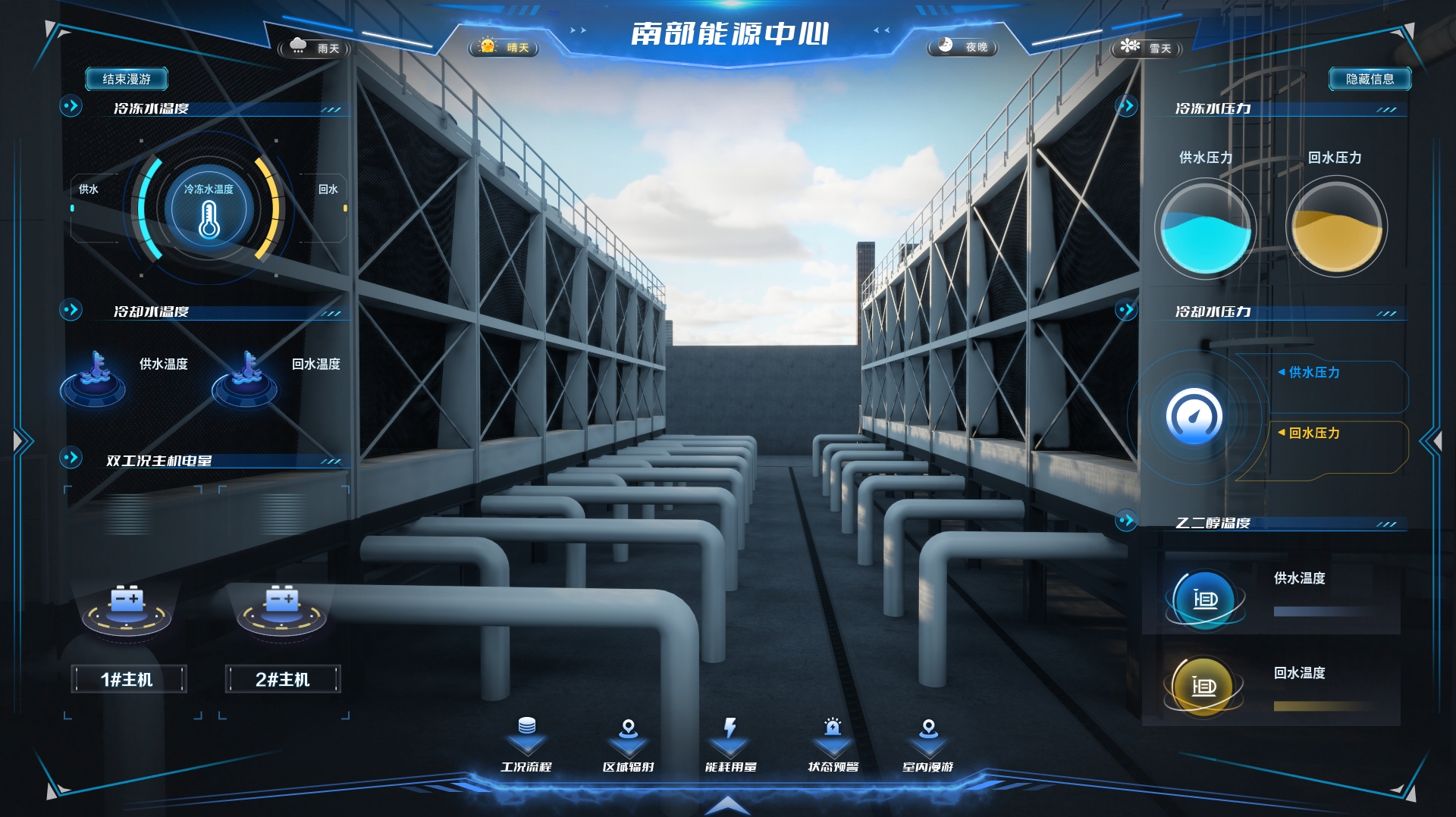1456x817 pixels.
Task: Click the 回水压力 yellow liquid gauge
Action: [1336, 227]
